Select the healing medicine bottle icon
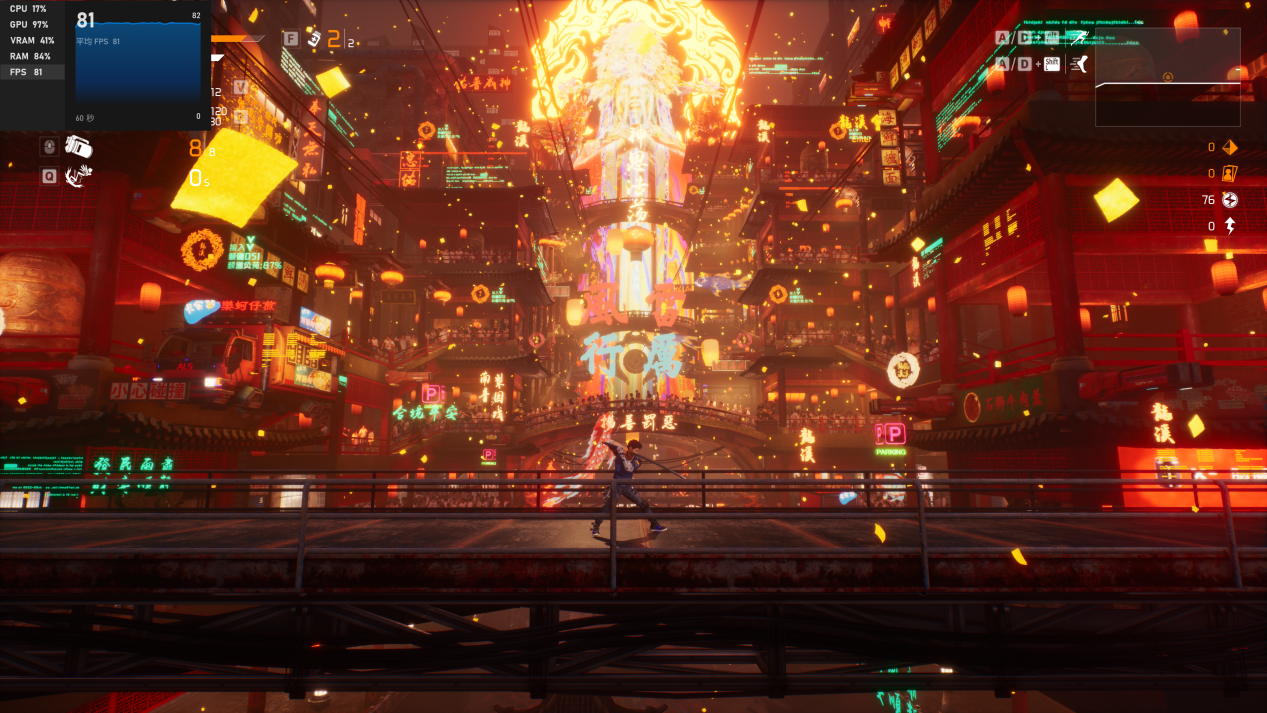The height and width of the screenshot is (713, 1267). point(313,39)
